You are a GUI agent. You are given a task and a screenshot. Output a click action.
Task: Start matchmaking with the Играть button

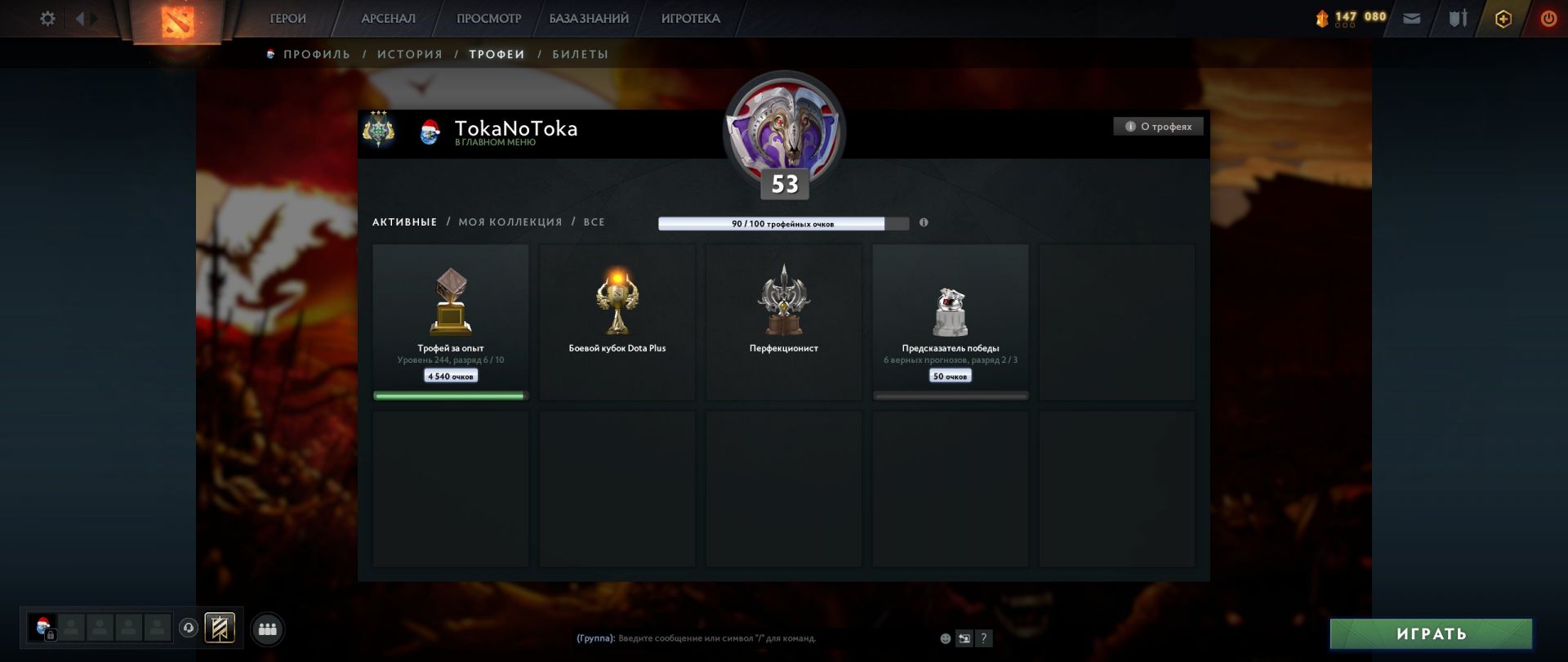pyautogui.click(x=1431, y=634)
